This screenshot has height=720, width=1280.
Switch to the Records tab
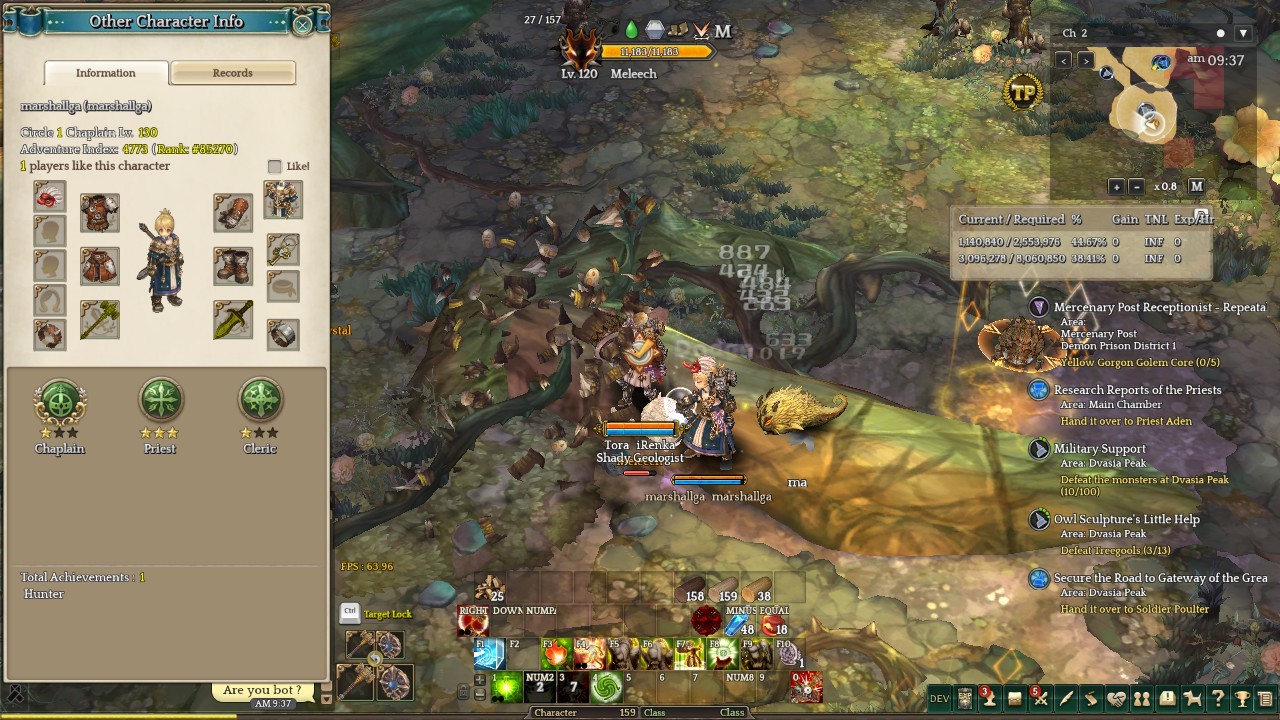[x=232, y=73]
